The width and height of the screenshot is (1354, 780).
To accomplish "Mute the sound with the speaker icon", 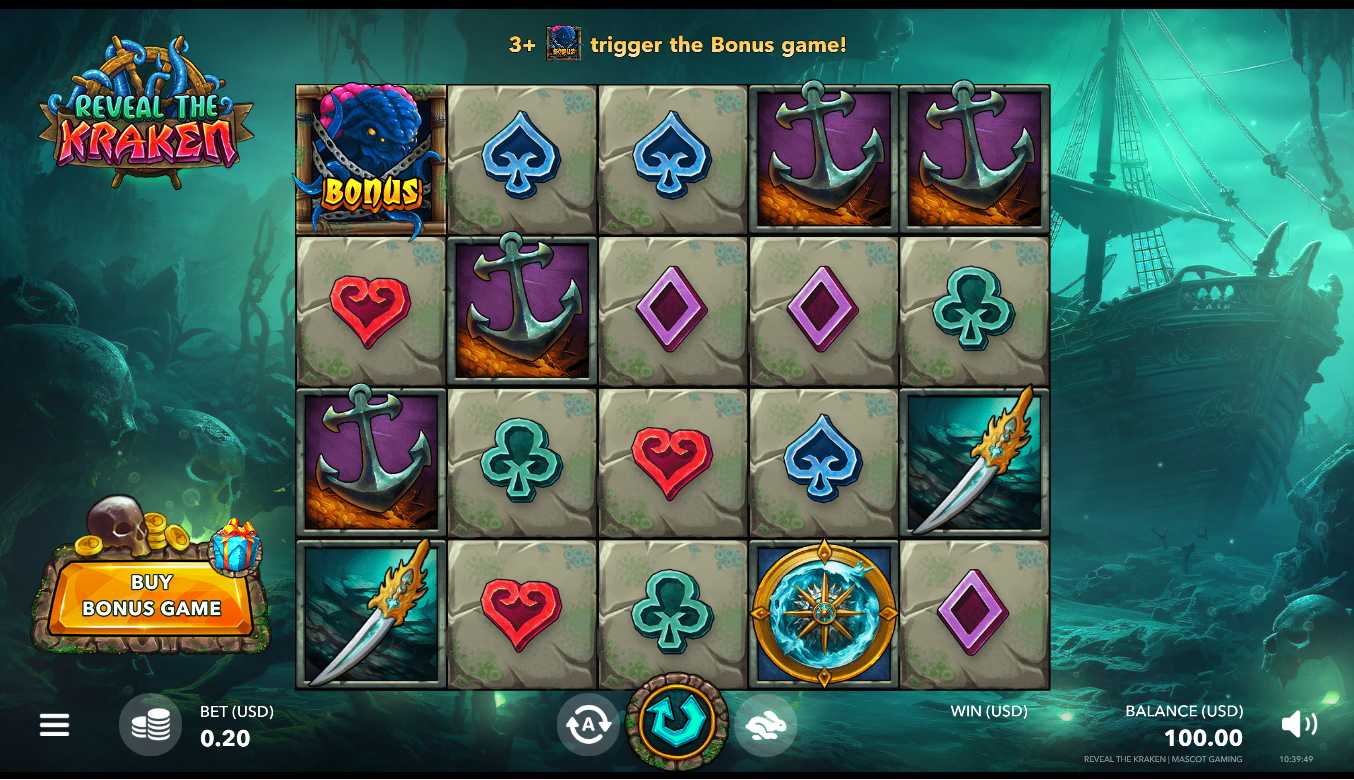I will click(x=1298, y=724).
